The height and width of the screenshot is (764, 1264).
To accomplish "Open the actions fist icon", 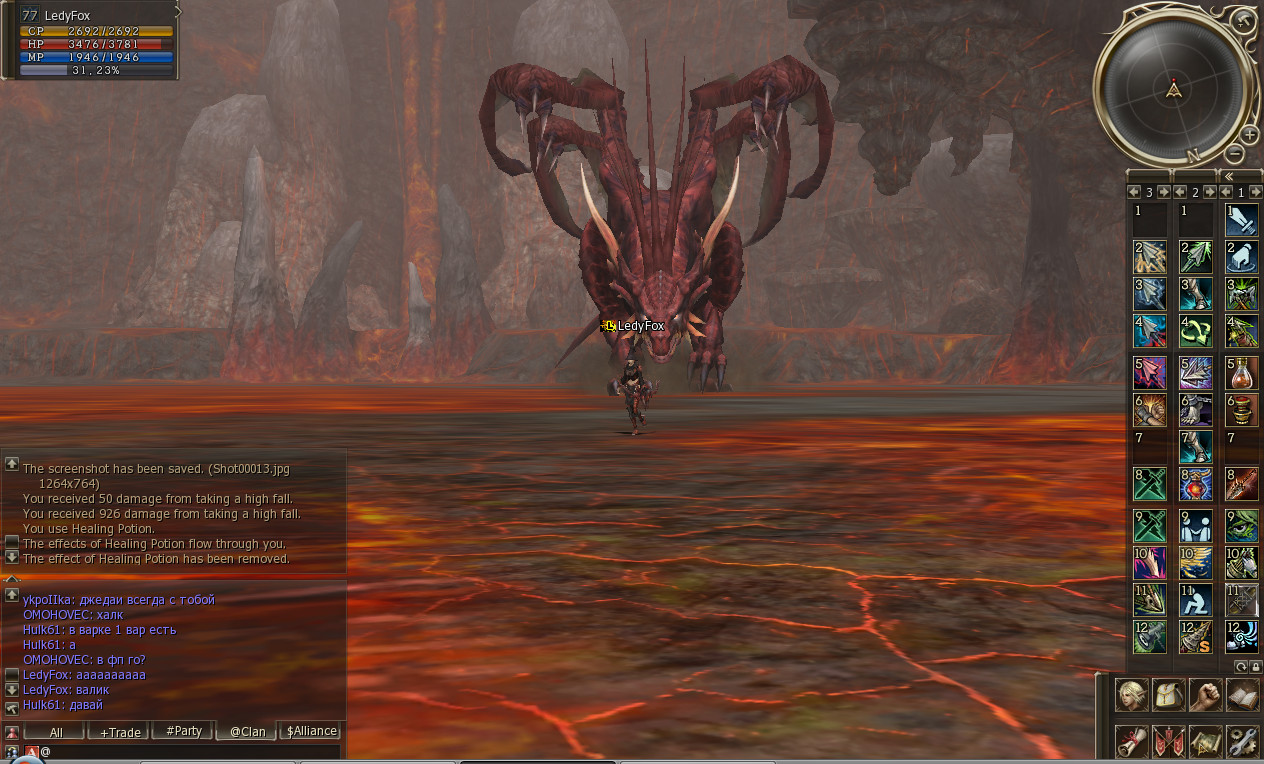I will 1206,694.
